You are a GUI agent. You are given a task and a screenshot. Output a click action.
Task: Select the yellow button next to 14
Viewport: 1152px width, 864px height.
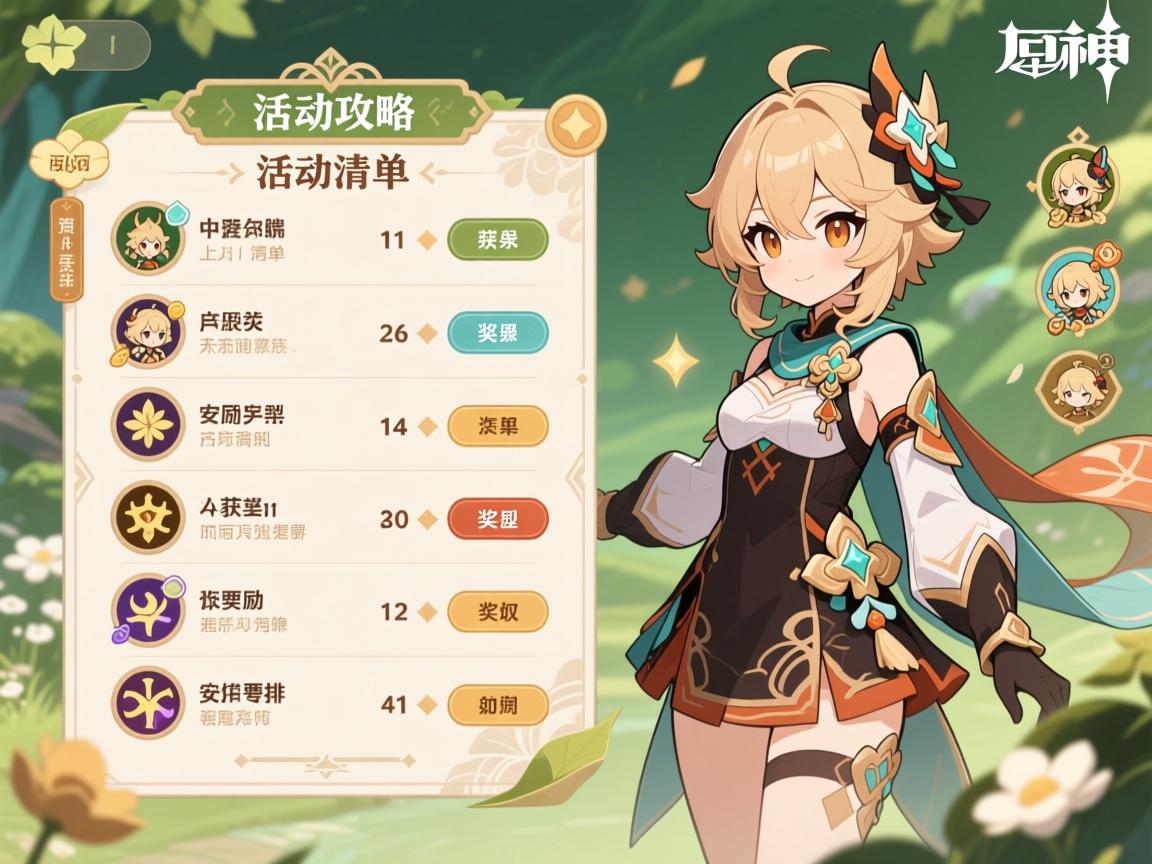click(x=497, y=426)
